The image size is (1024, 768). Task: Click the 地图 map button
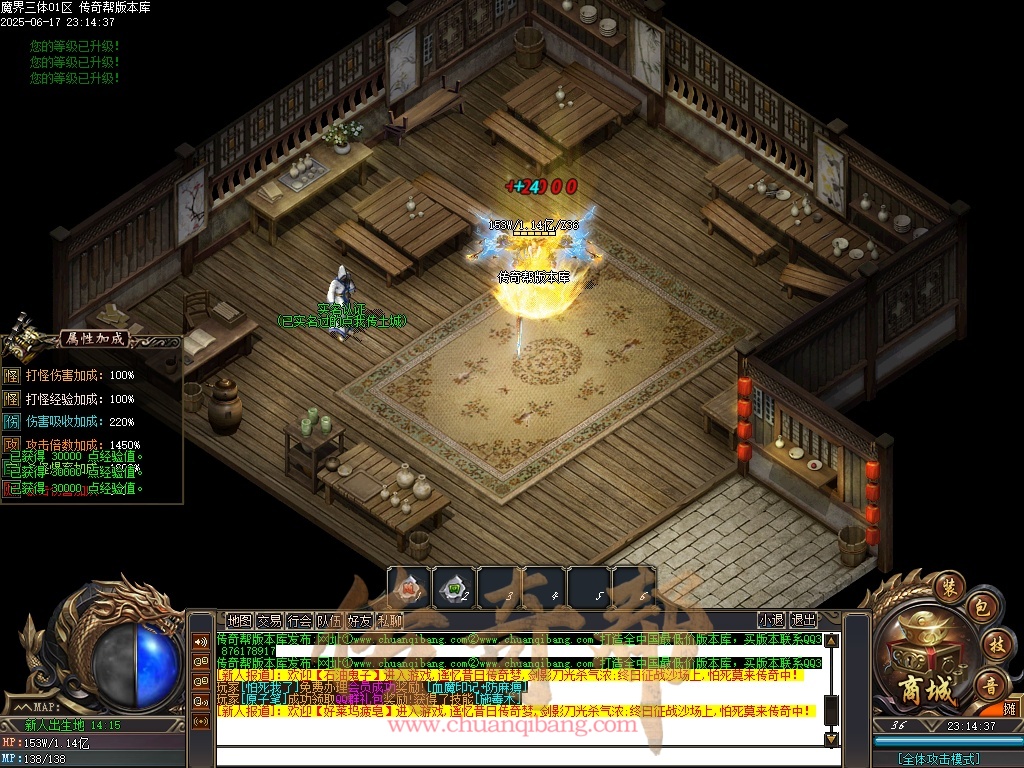click(x=239, y=620)
